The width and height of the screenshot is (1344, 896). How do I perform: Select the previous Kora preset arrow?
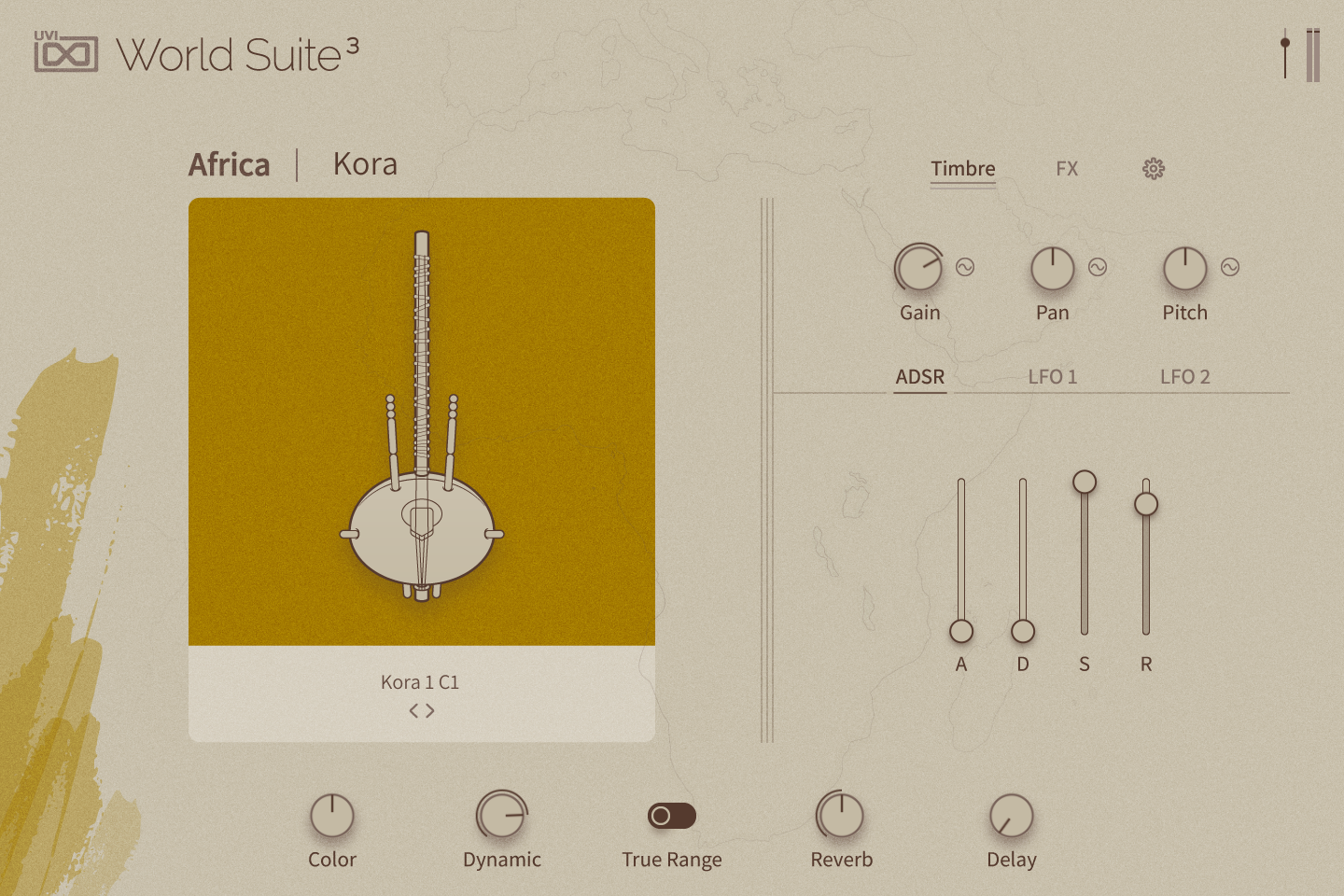click(x=413, y=709)
